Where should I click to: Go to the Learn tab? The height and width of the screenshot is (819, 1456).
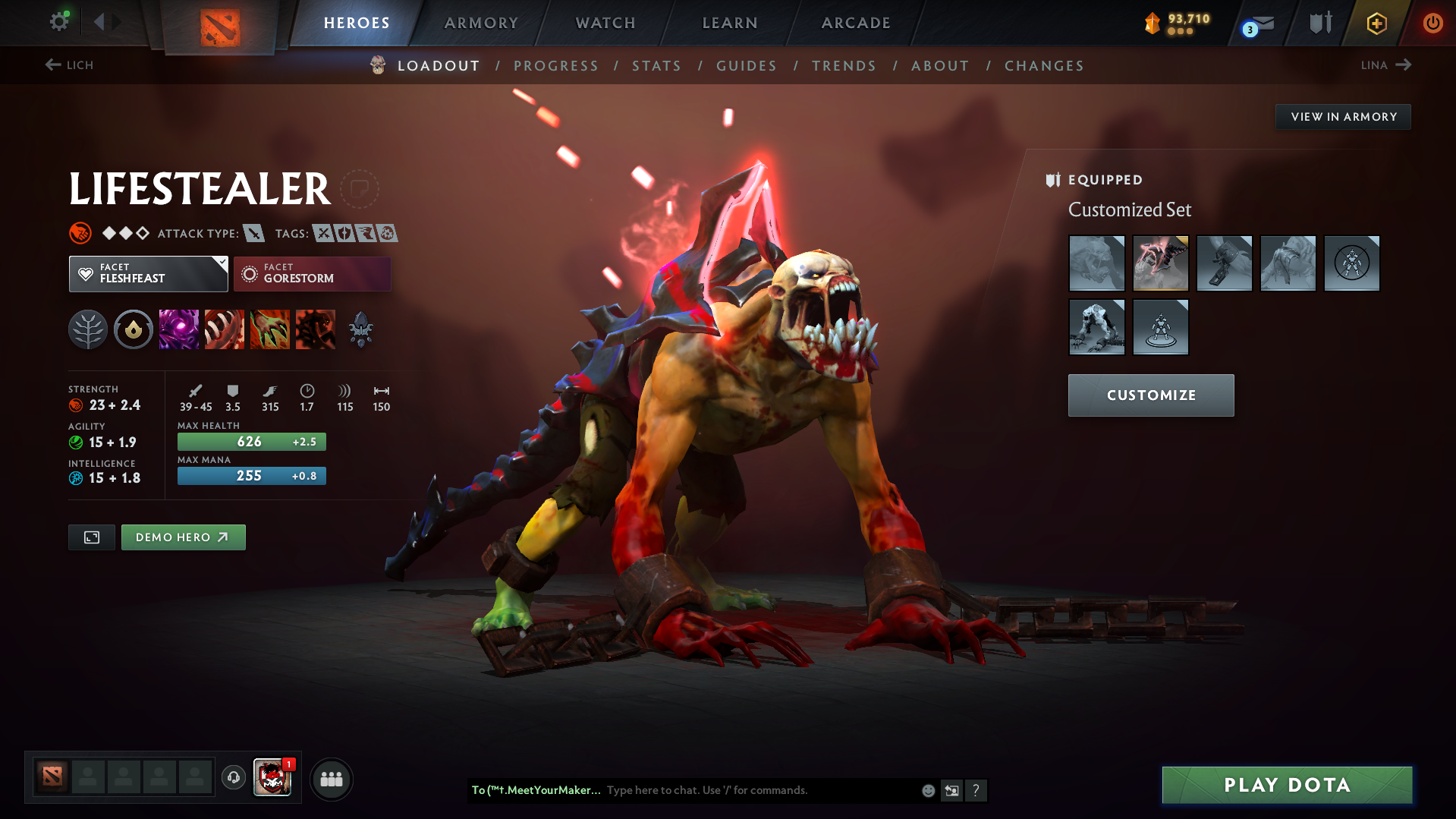coord(730,23)
